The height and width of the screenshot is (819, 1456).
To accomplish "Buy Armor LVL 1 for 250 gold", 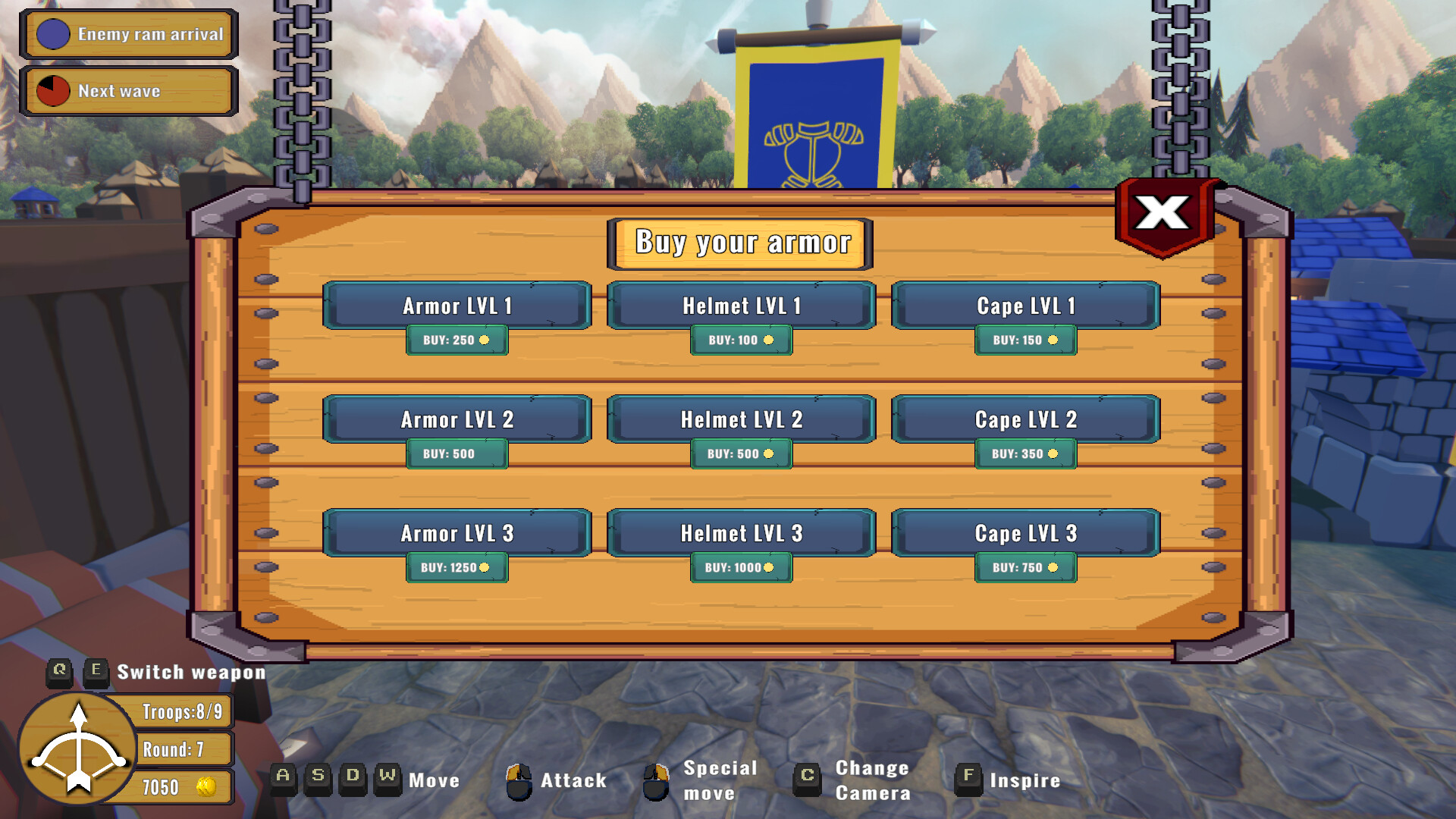I will (457, 340).
